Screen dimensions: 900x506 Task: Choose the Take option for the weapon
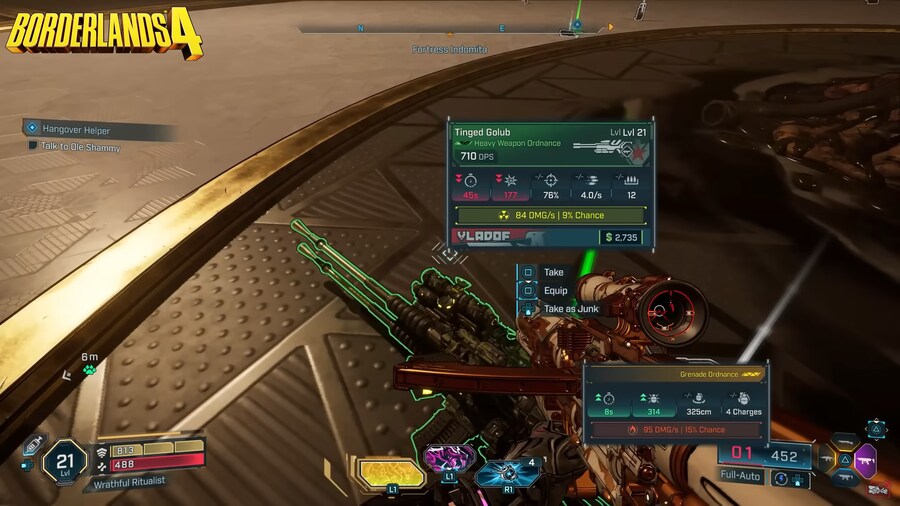552,272
